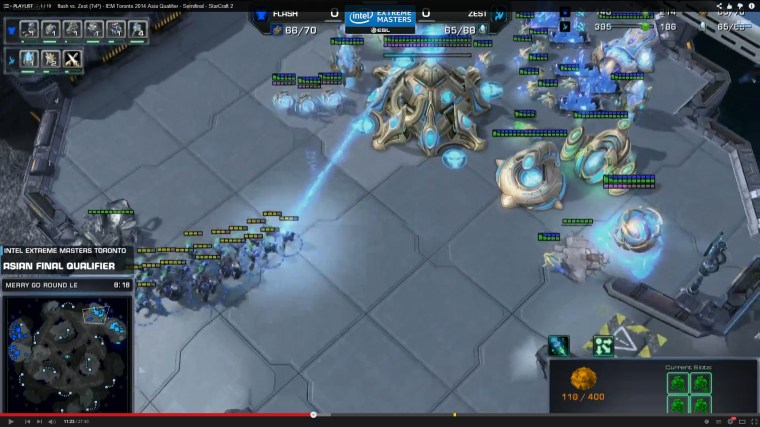Click the teal arrows icon above the resource panel
The image size is (760, 427).
tap(603, 346)
